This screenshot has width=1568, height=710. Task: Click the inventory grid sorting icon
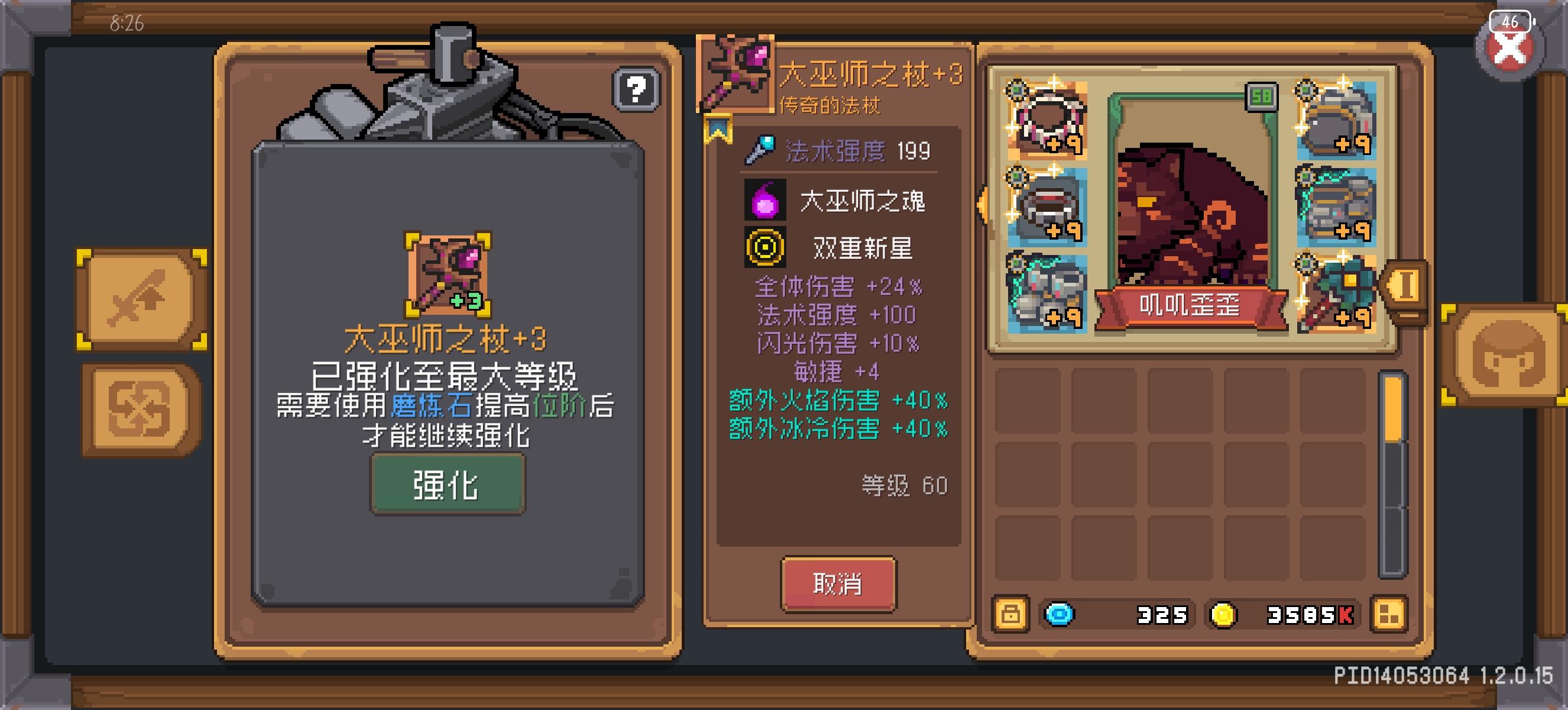tap(1389, 615)
